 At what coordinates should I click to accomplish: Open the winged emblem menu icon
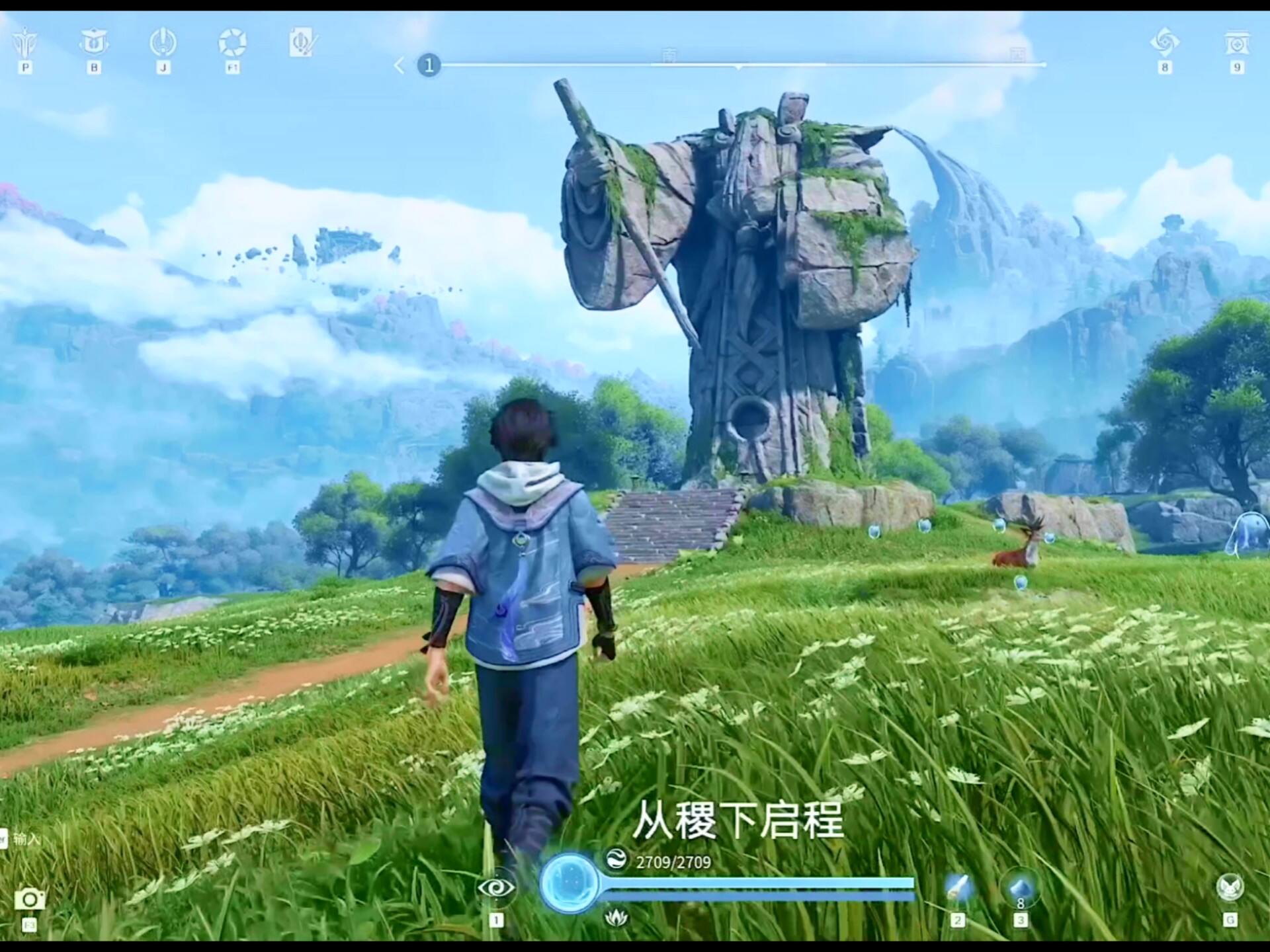(25, 44)
